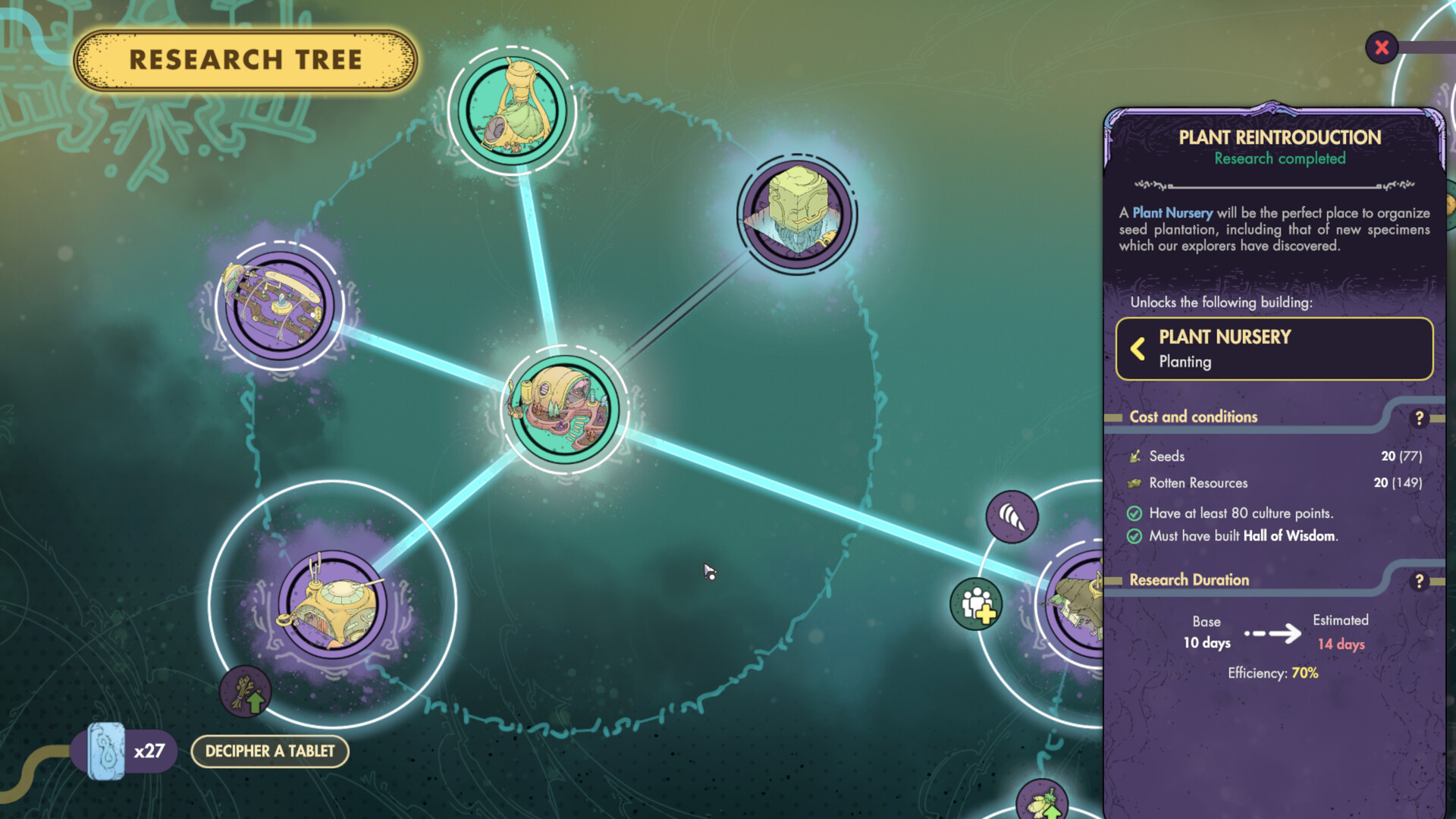Open the yellow submarine research node

[x=334, y=603]
